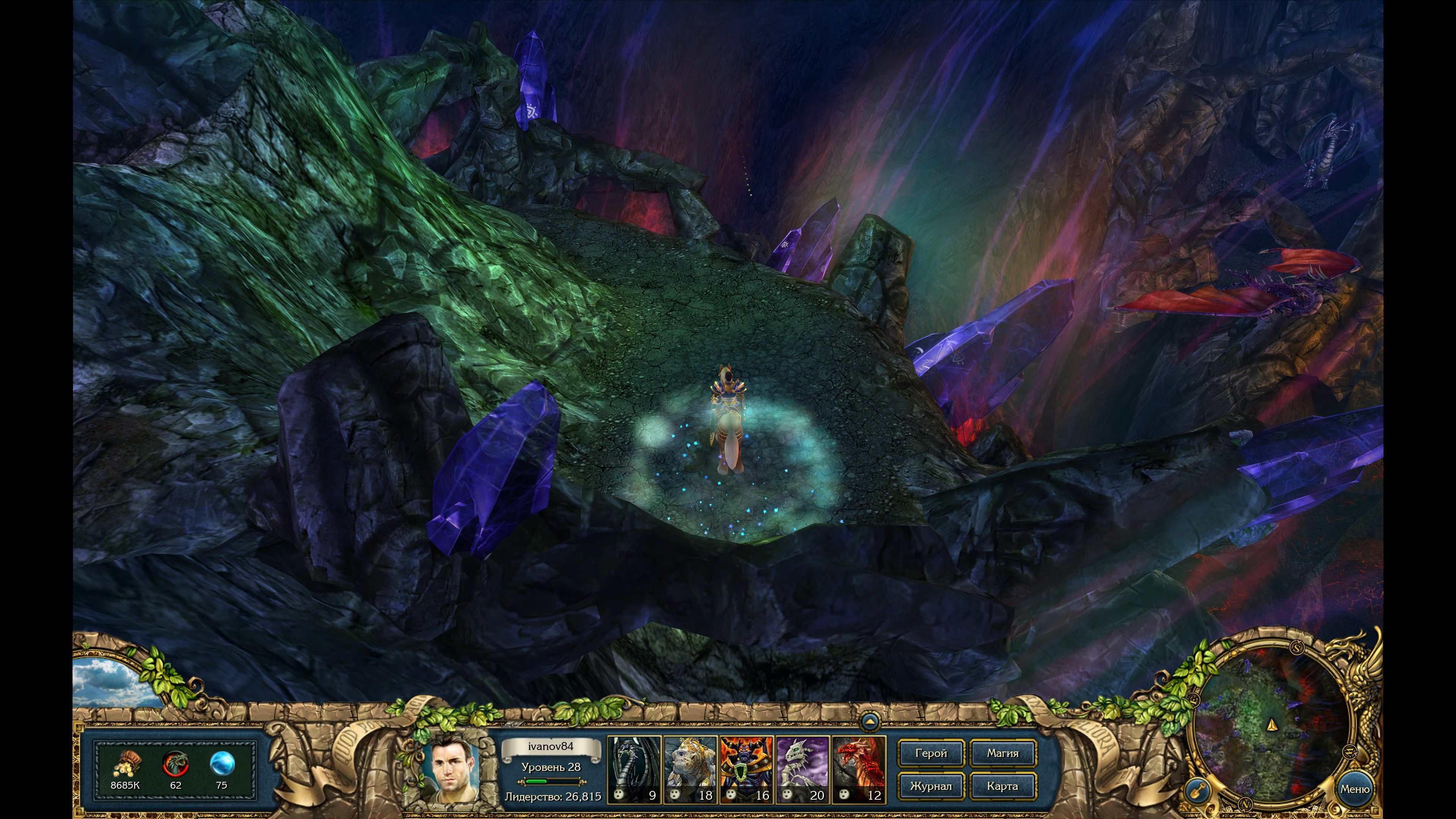The image size is (1456, 819).
Task: Expand the panel with the up-arrow button
Action: pyautogui.click(x=870, y=722)
